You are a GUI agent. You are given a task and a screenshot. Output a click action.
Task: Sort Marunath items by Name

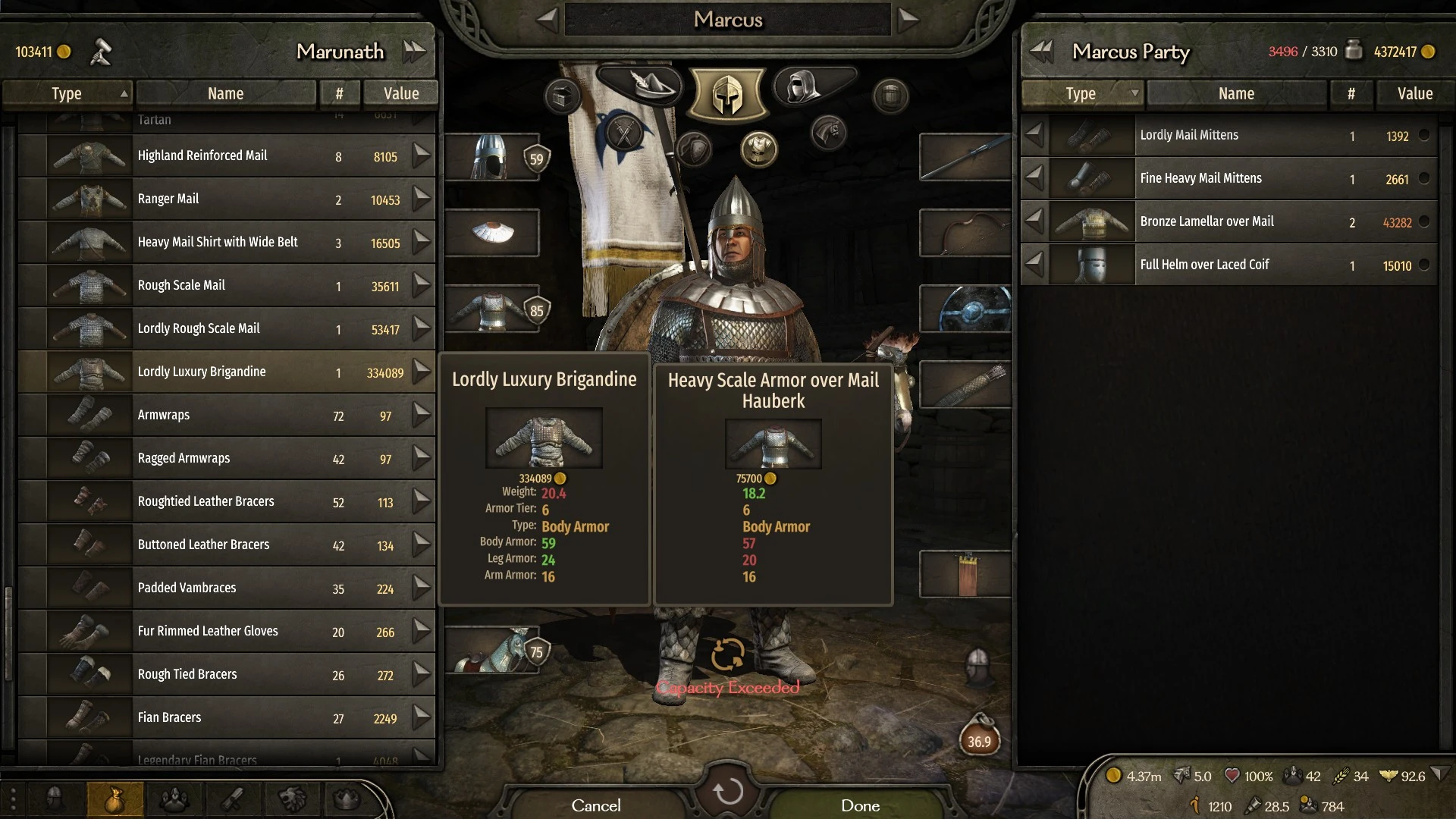click(225, 94)
